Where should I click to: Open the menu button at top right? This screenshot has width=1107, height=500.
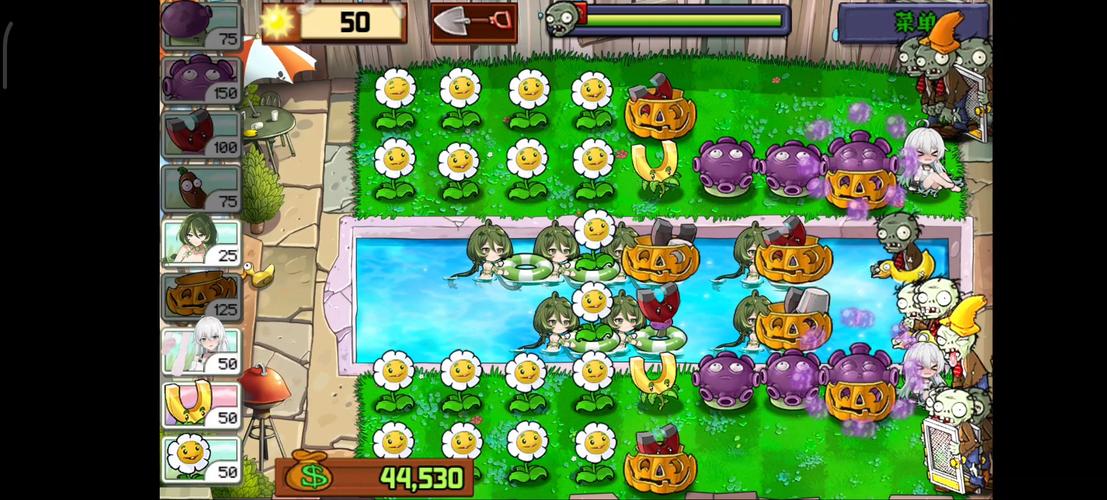point(912,21)
